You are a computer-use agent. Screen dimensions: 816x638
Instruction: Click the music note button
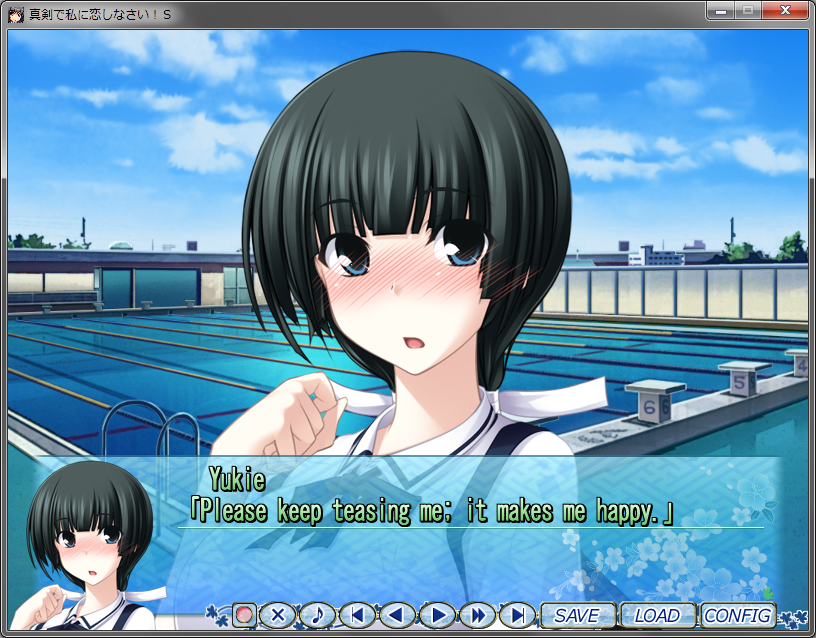[x=317, y=615]
